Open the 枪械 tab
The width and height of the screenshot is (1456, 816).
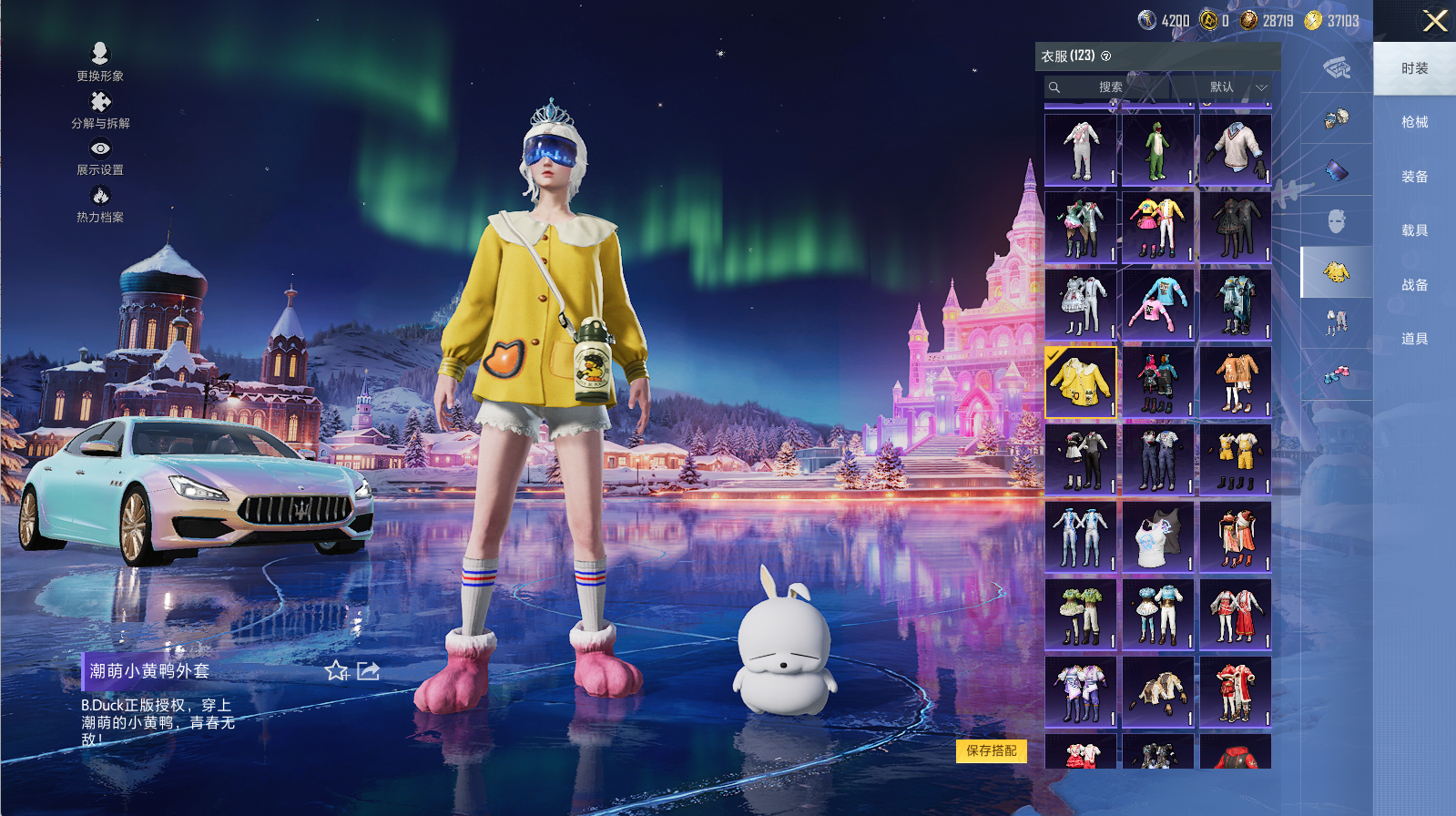click(1414, 122)
